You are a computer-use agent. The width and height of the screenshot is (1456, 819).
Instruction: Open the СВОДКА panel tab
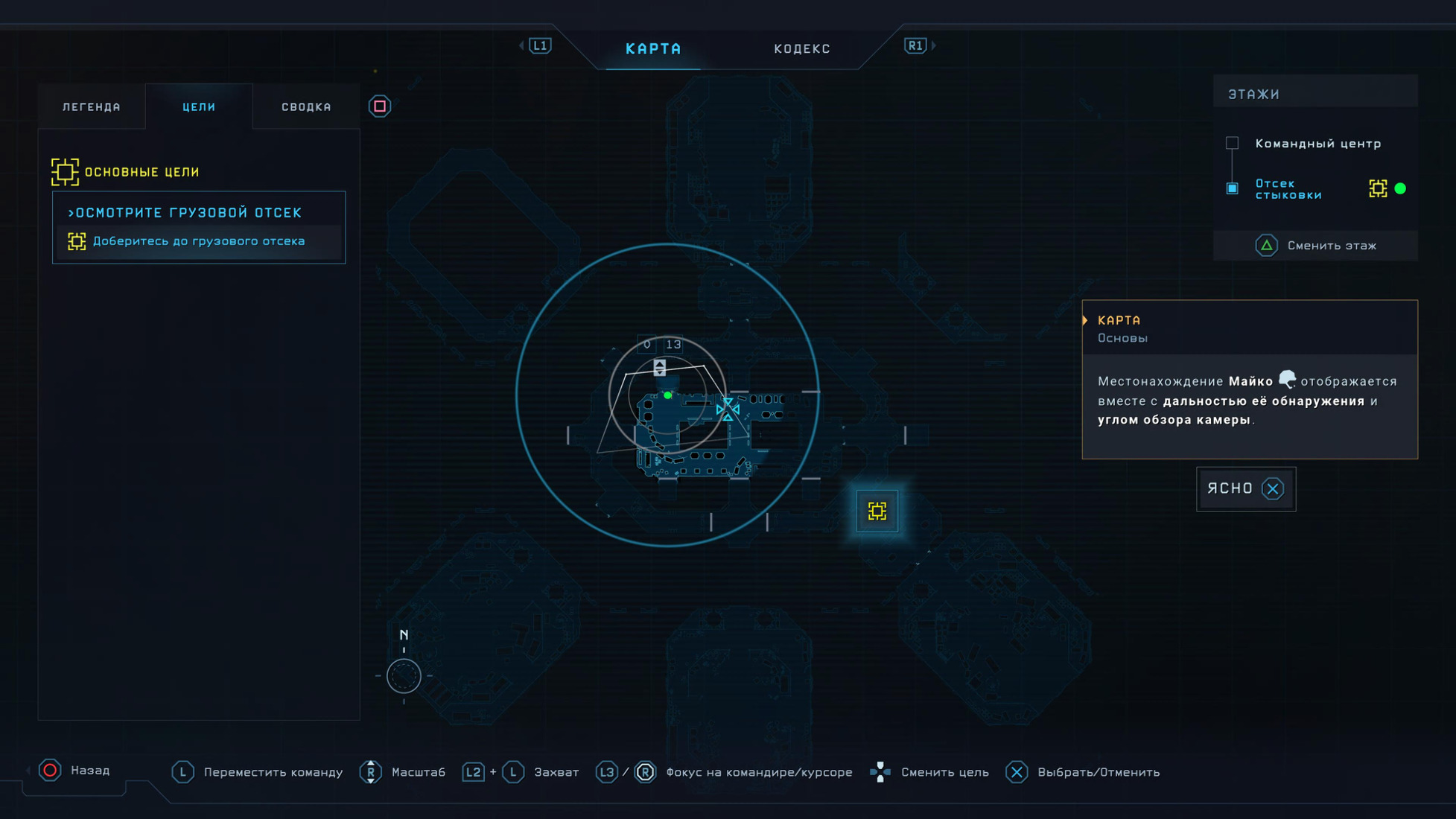pos(306,107)
